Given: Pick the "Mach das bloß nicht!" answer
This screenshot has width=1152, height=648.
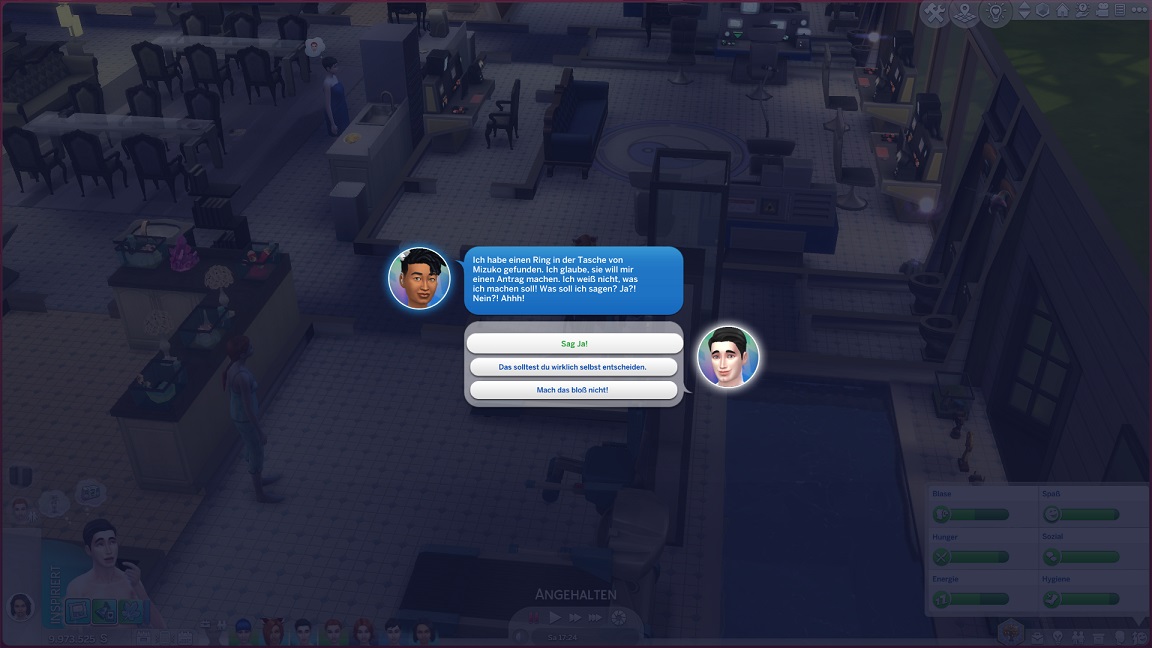Looking at the screenshot, I should pos(574,390).
